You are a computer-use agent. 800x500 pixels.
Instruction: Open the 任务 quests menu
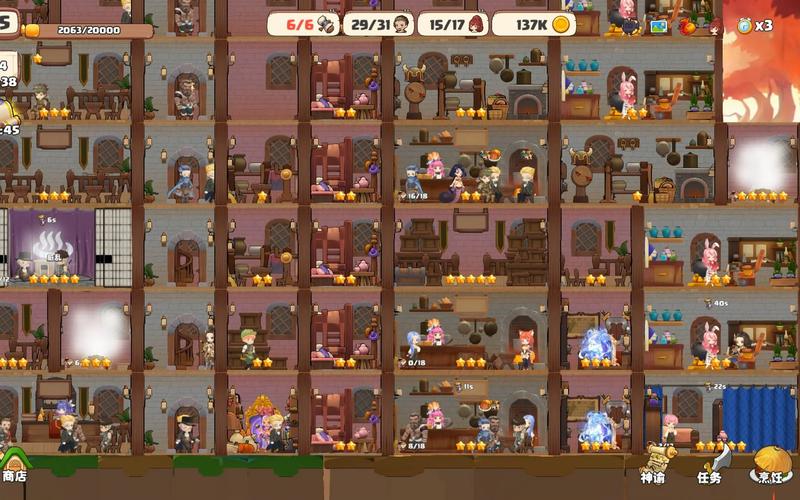tap(710, 466)
